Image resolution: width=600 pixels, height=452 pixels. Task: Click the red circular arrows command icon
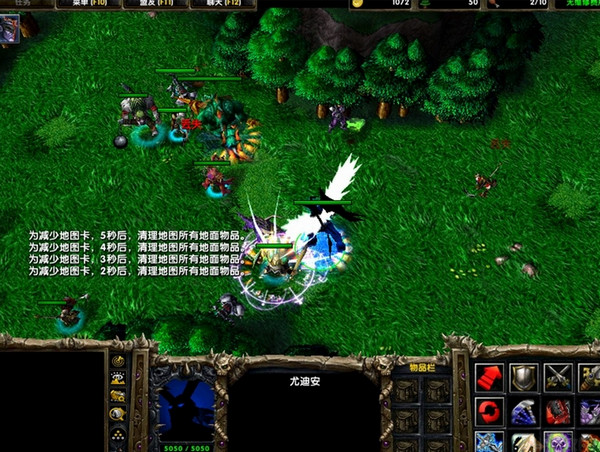[490, 411]
